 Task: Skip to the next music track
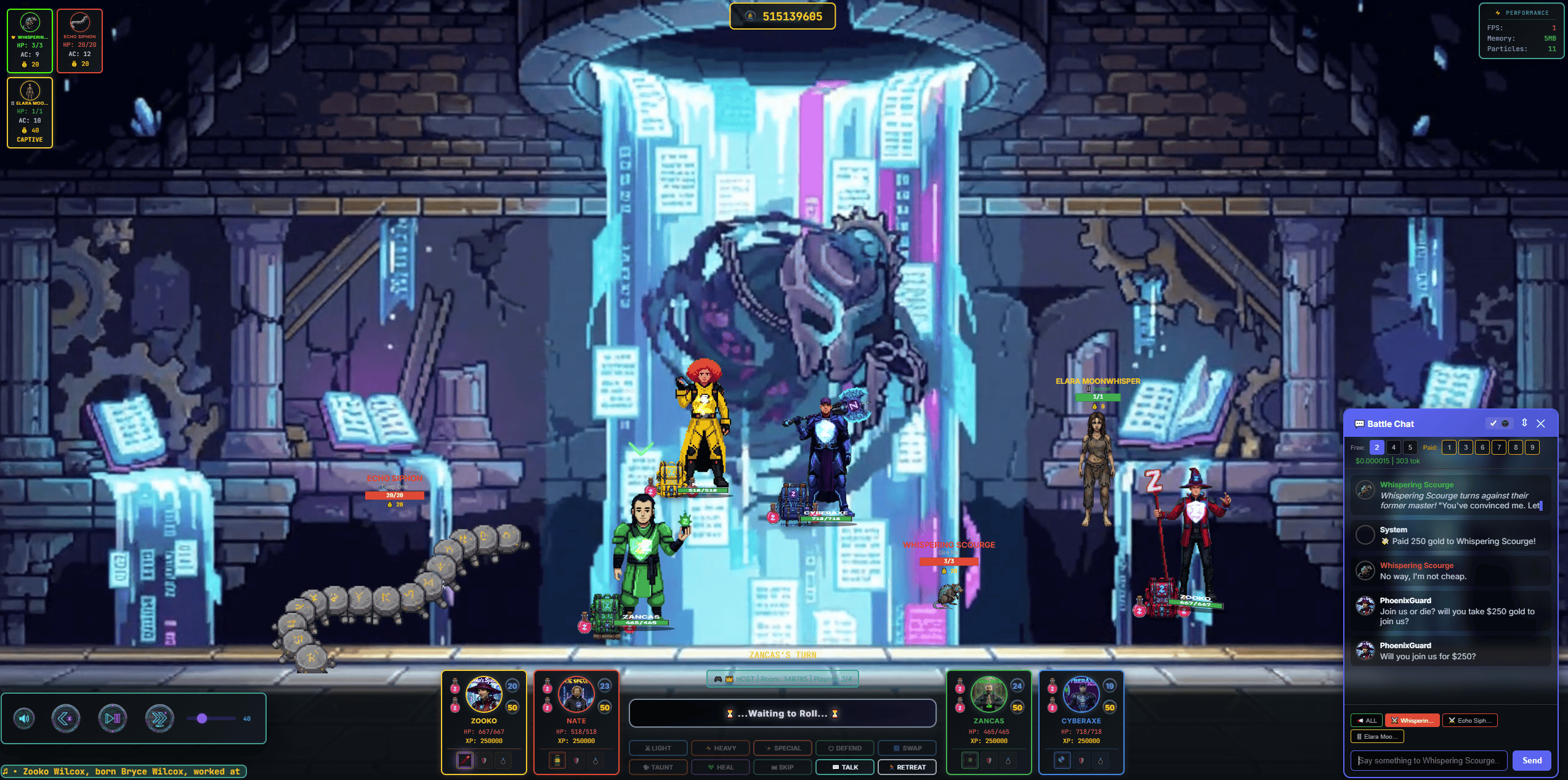click(160, 718)
